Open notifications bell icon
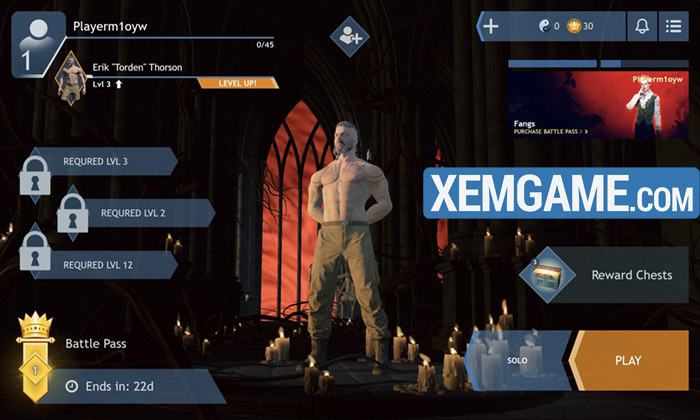700x420 pixels. pyautogui.click(x=641, y=26)
